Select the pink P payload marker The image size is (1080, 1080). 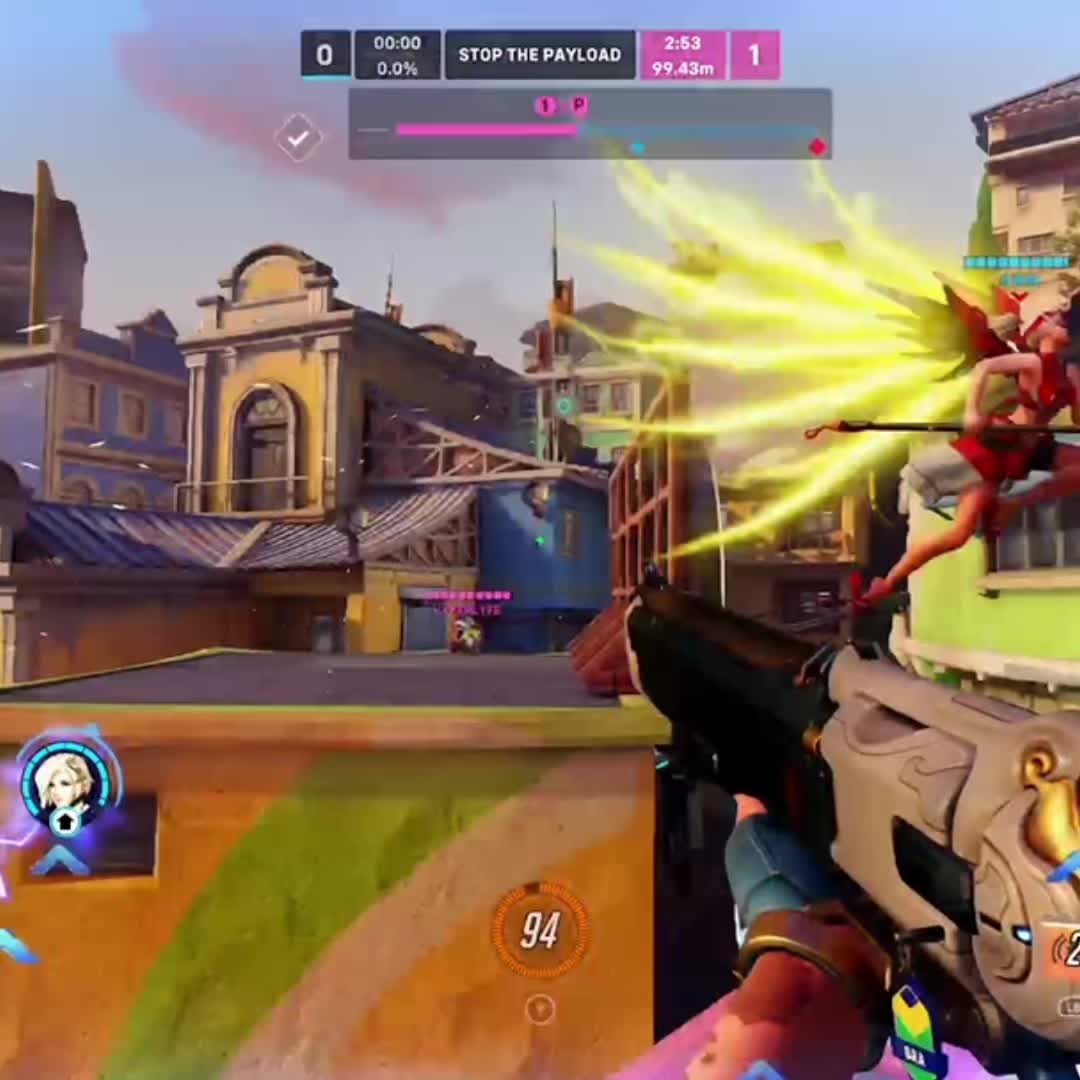tap(579, 105)
